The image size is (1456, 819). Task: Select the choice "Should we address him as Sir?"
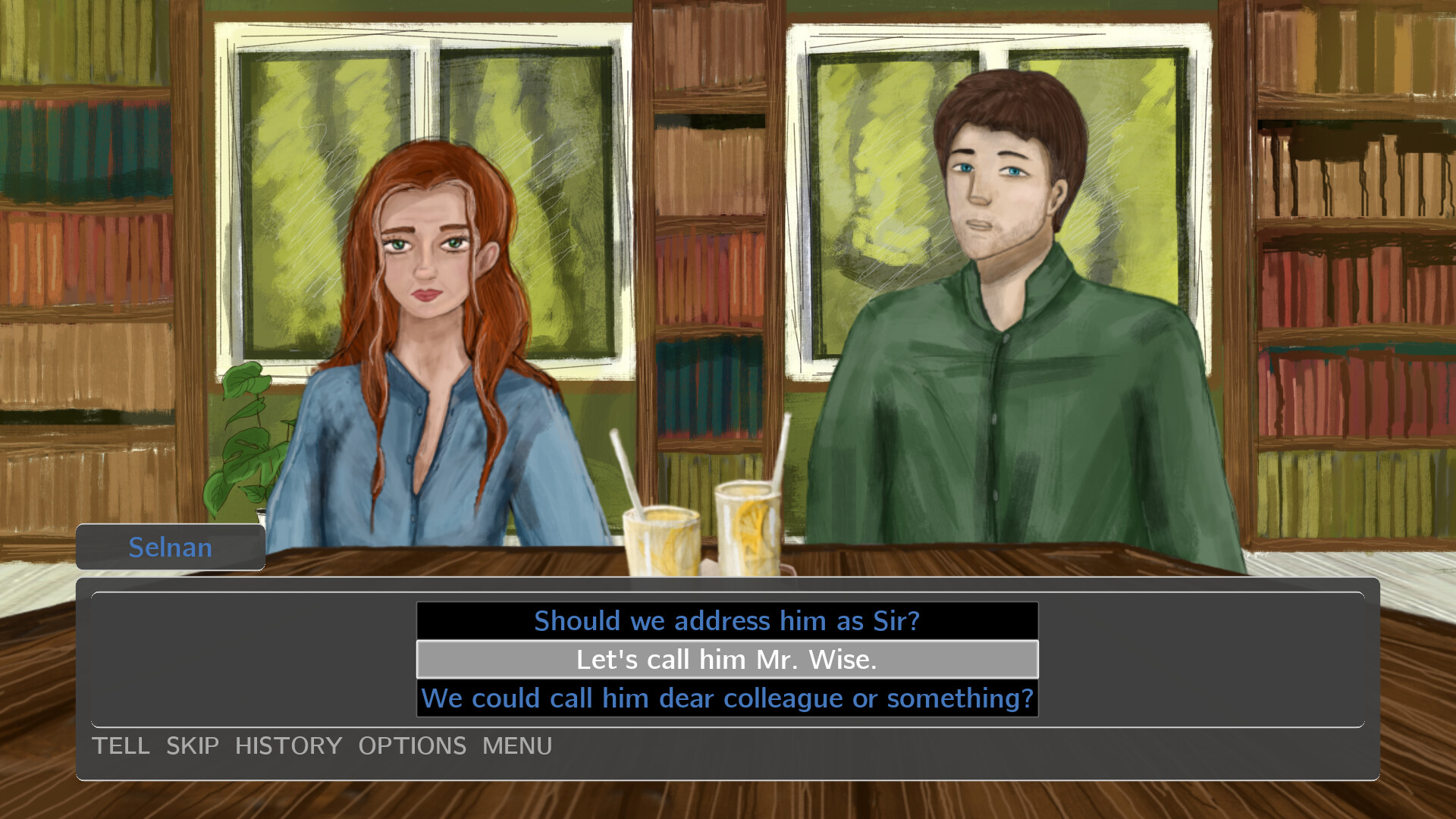click(x=726, y=620)
